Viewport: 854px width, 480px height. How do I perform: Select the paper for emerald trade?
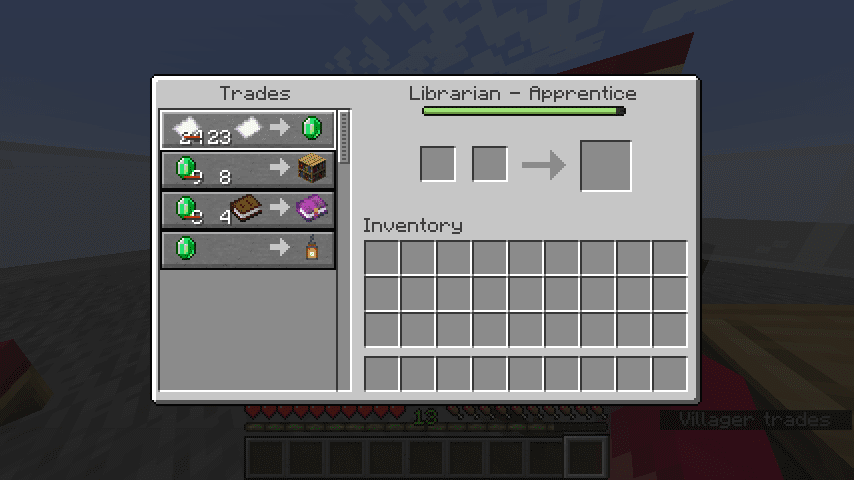coord(248,129)
